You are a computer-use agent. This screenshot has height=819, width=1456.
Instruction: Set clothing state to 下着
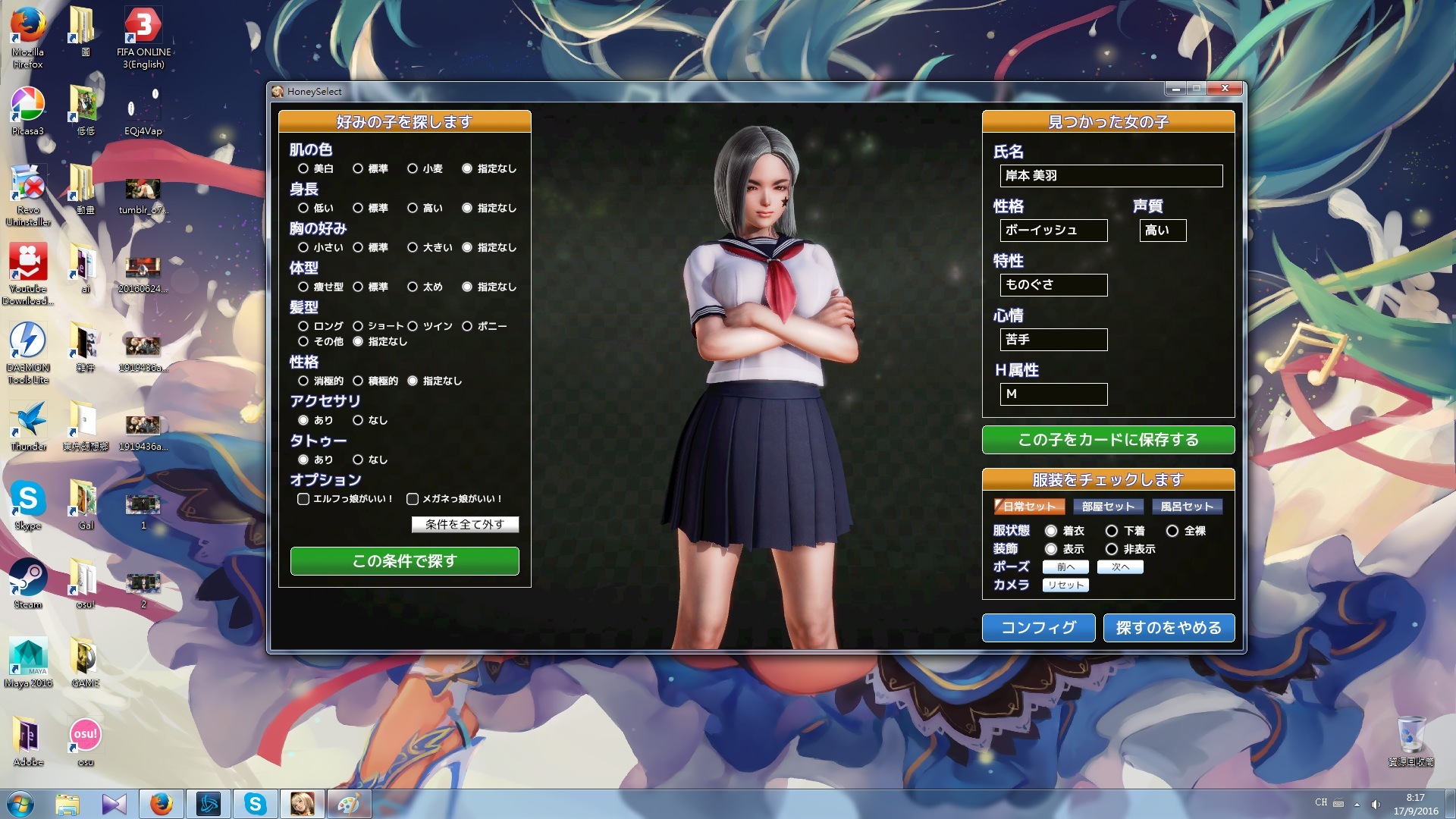(1112, 531)
